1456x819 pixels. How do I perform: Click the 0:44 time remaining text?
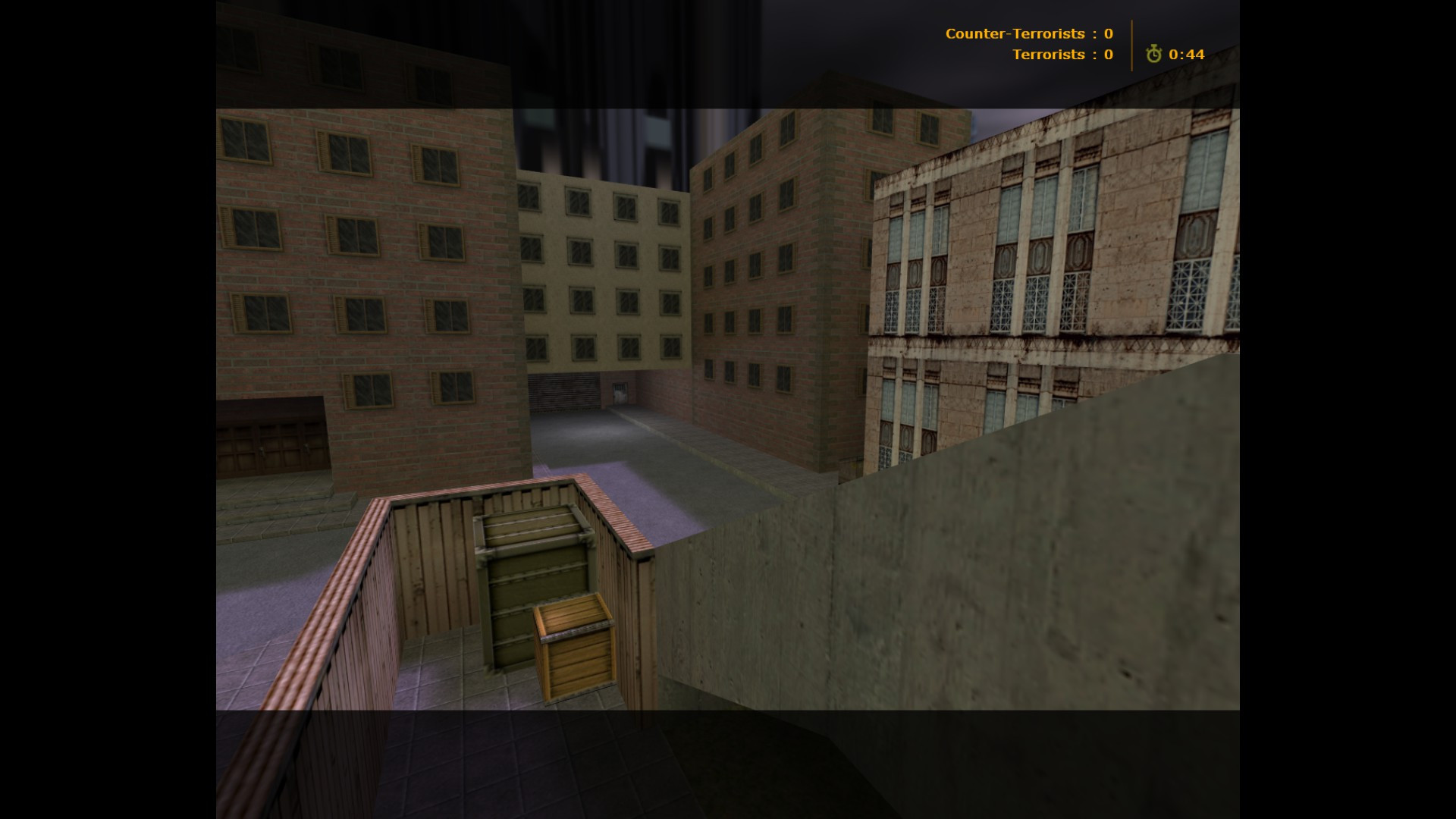(x=1185, y=55)
